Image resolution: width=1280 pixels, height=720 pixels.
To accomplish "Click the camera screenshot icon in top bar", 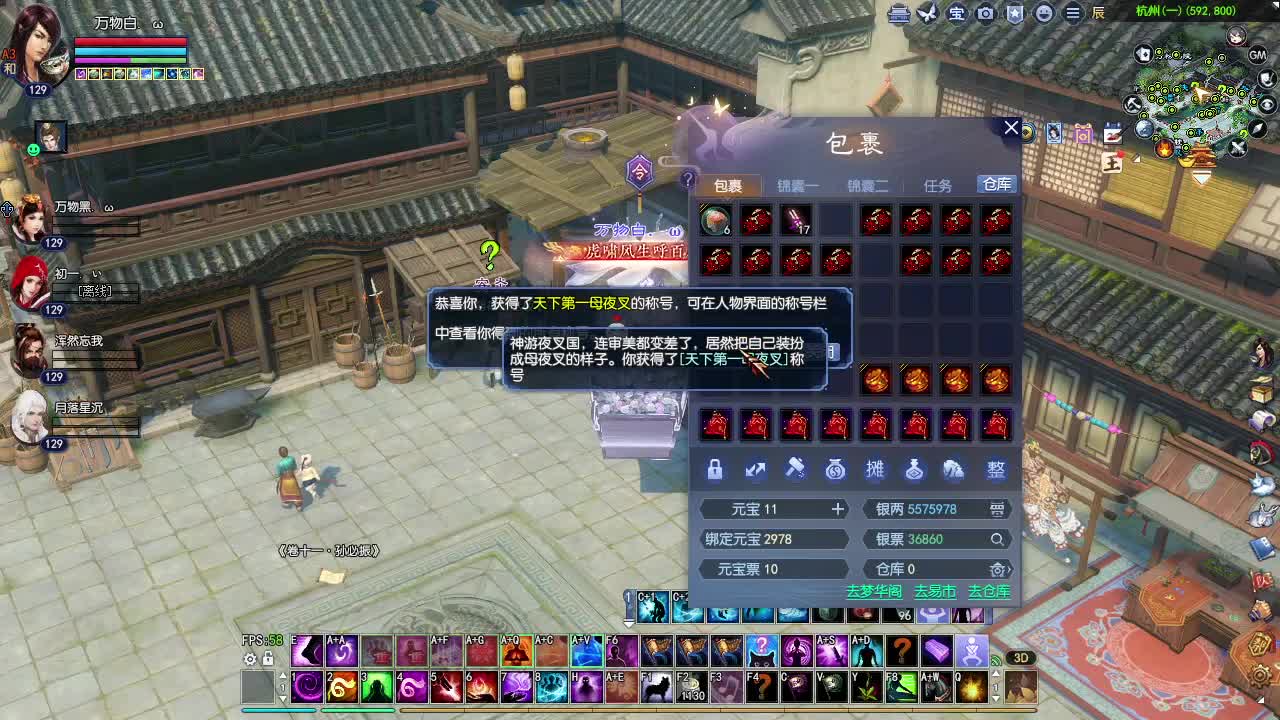I will [986, 14].
